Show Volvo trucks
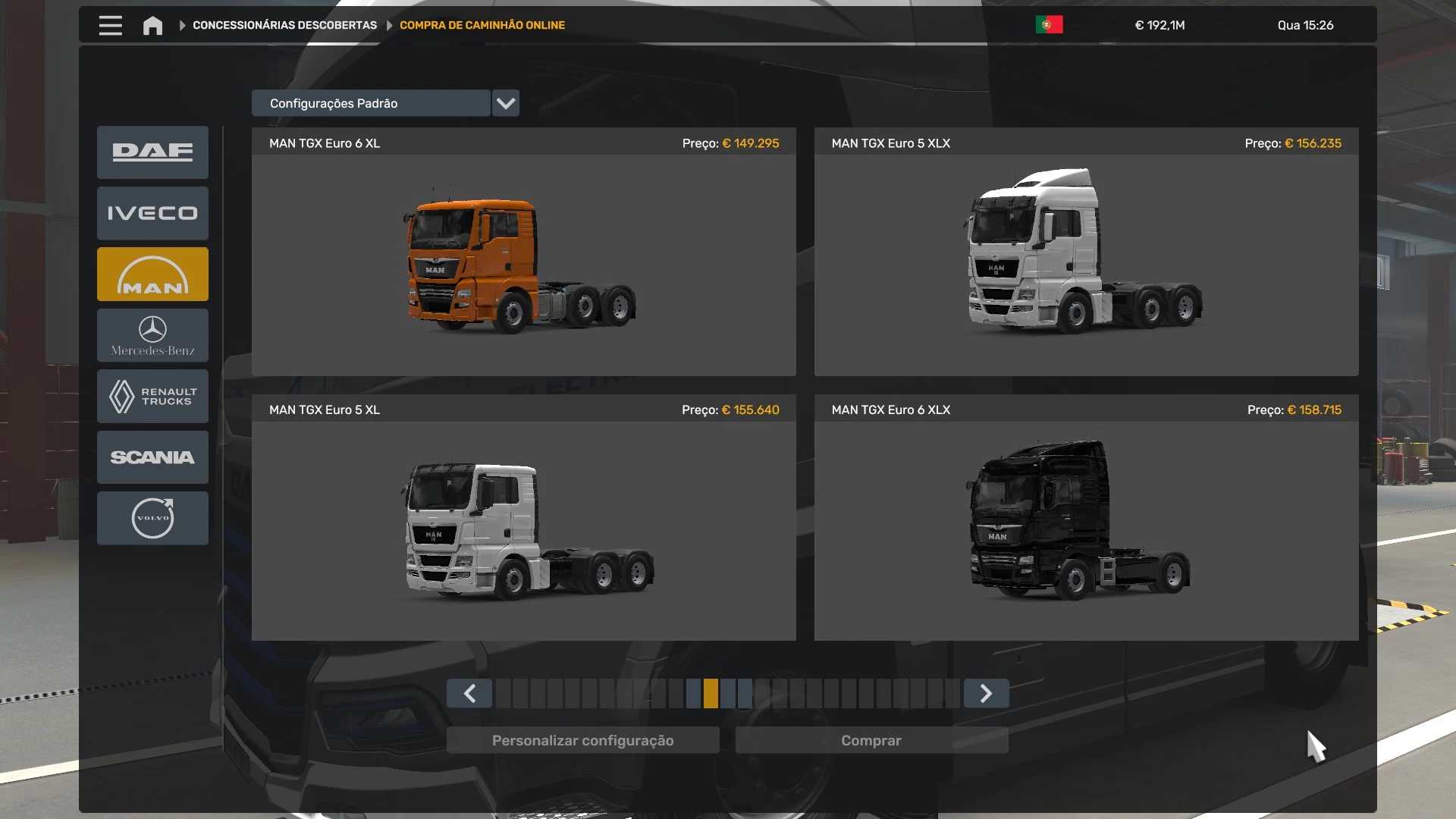1456x819 pixels. coord(152,518)
